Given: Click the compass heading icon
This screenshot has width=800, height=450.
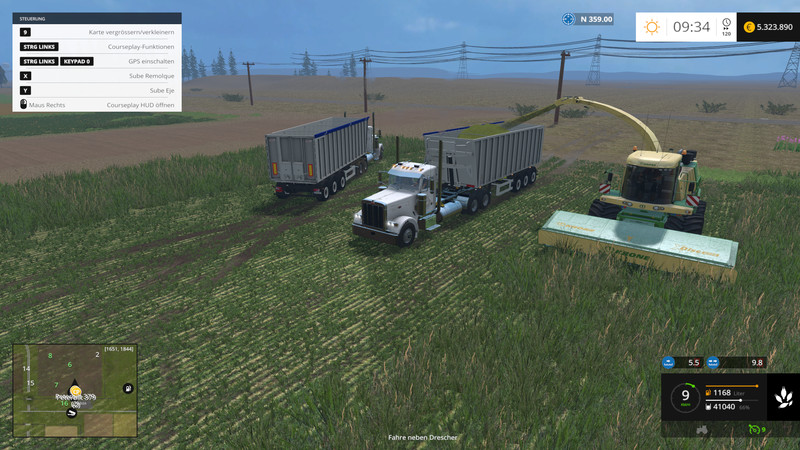Looking at the screenshot, I should point(569,19).
